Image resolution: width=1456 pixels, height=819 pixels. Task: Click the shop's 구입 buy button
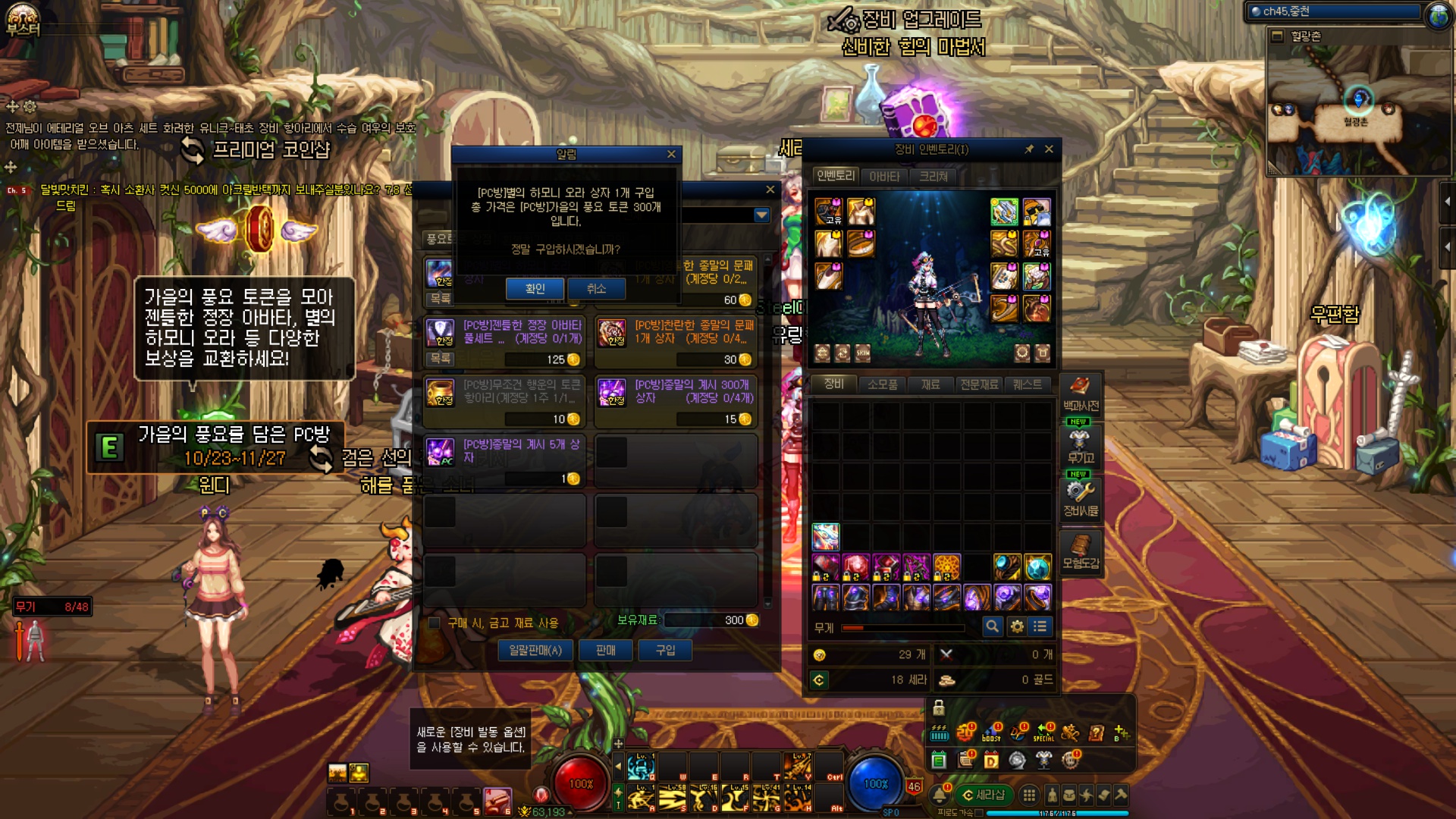pos(665,650)
